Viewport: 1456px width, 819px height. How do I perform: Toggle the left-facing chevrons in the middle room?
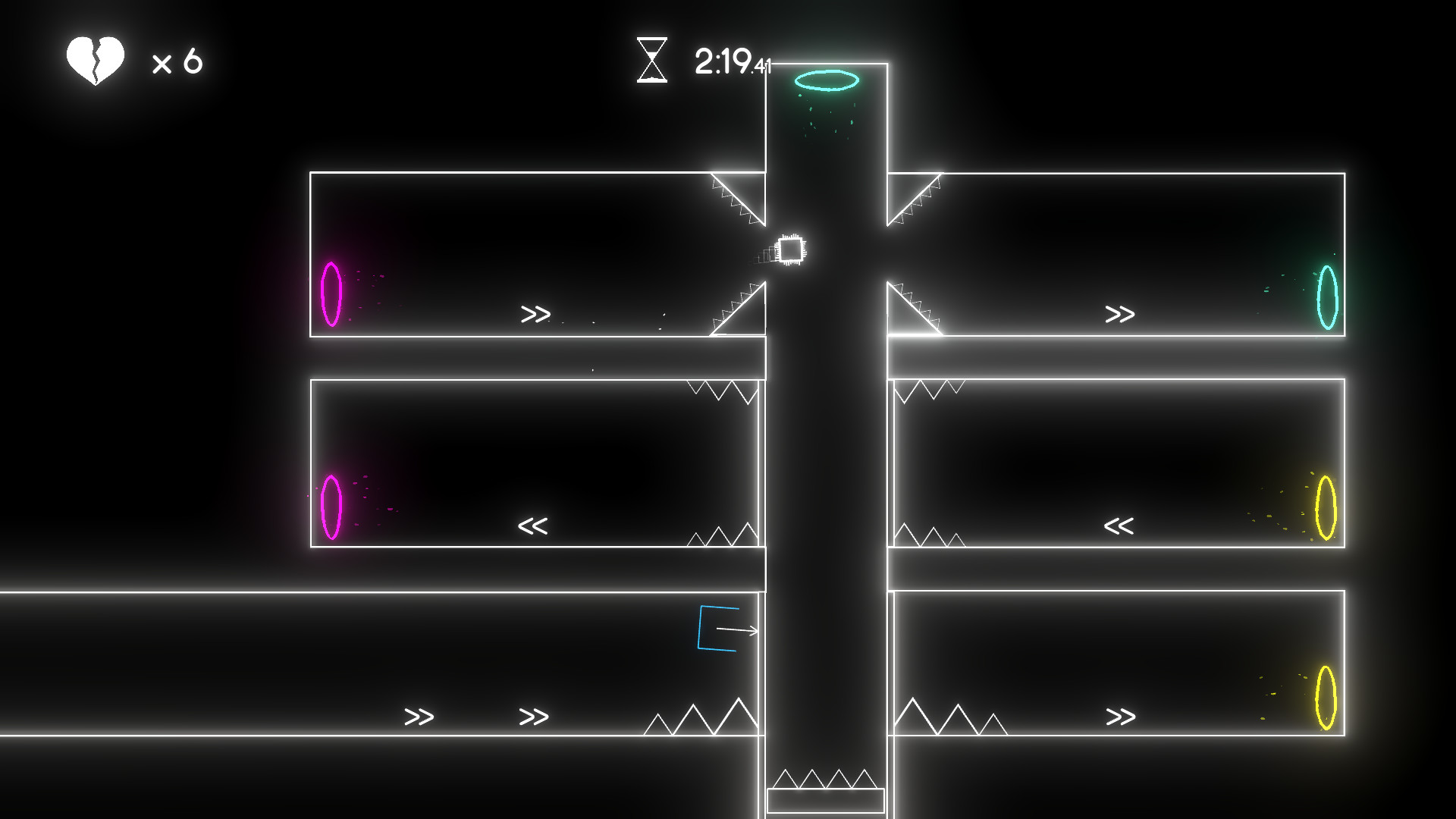535,525
